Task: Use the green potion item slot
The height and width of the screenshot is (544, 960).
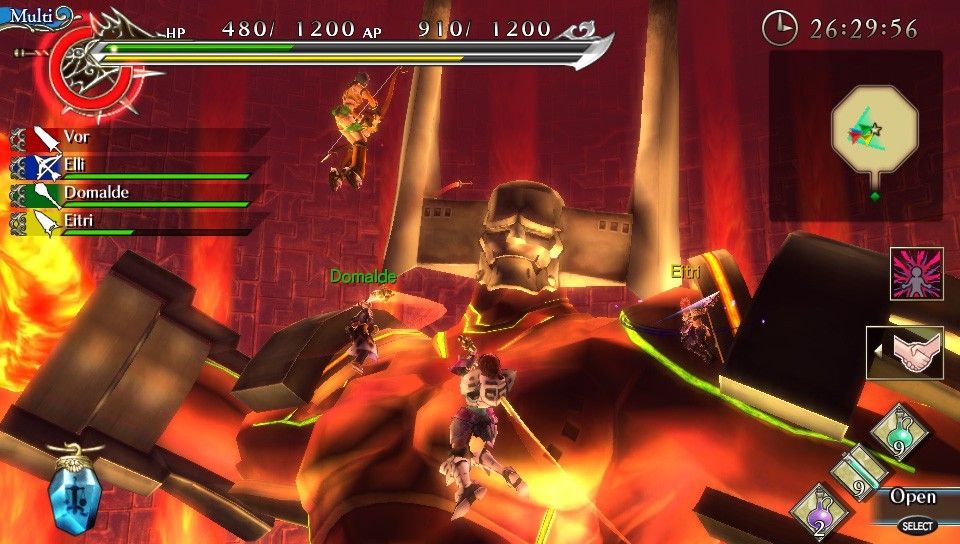Action: pos(899,433)
